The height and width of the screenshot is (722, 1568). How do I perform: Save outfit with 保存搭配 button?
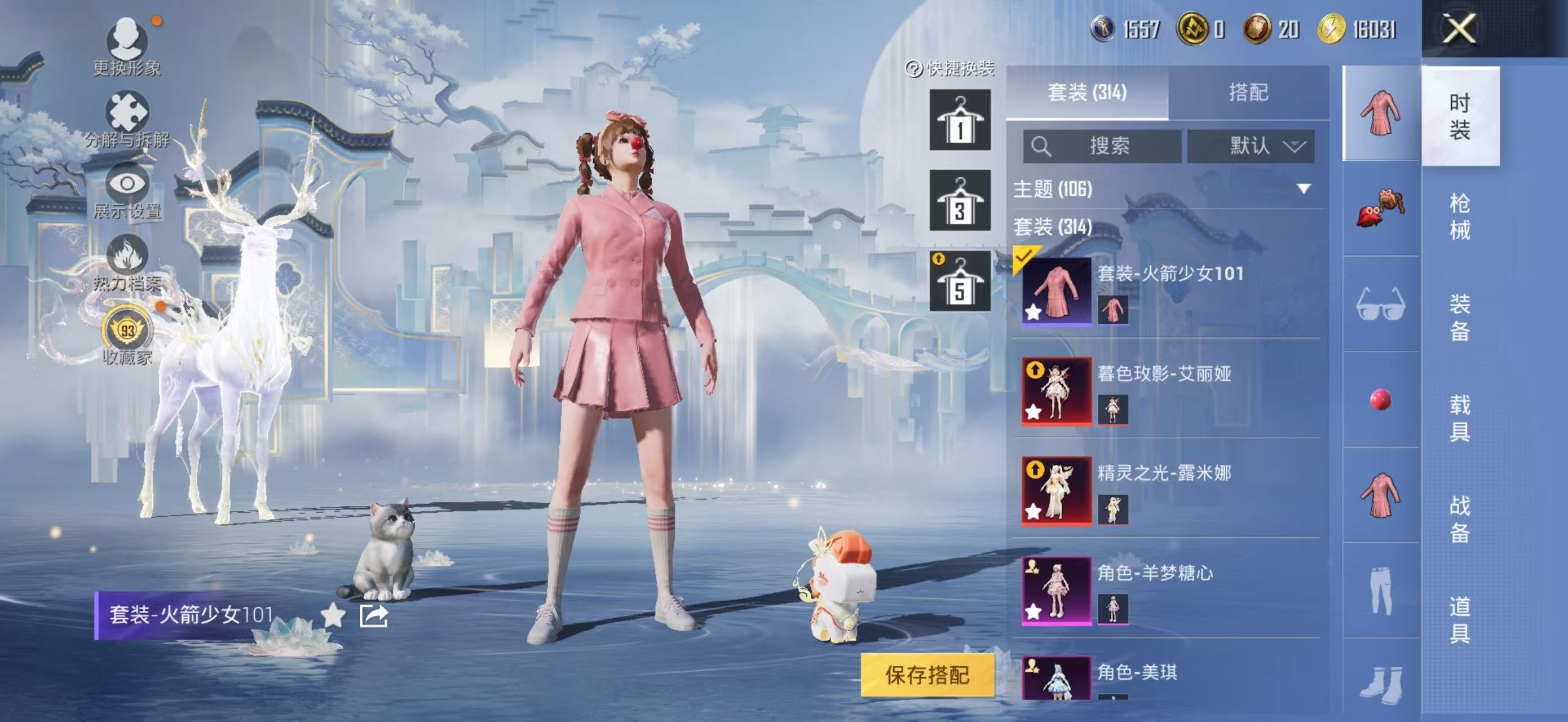tap(926, 675)
